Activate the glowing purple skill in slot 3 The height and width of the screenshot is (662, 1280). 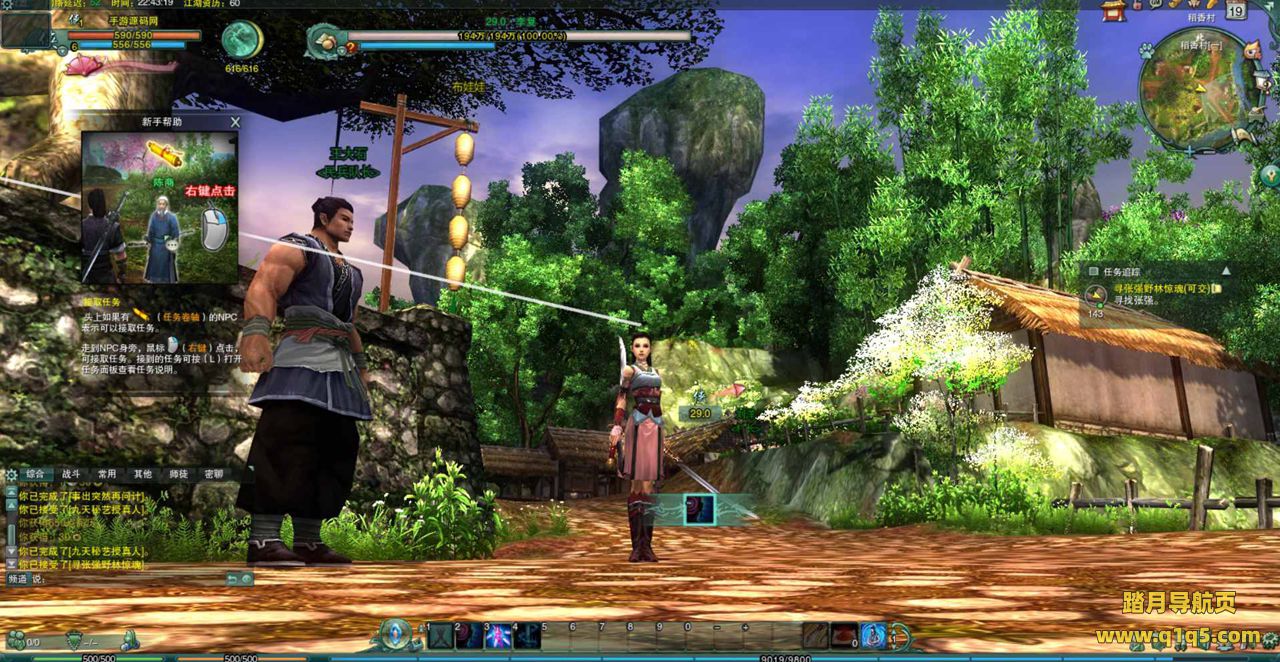pyautogui.click(x=498, y=636)
